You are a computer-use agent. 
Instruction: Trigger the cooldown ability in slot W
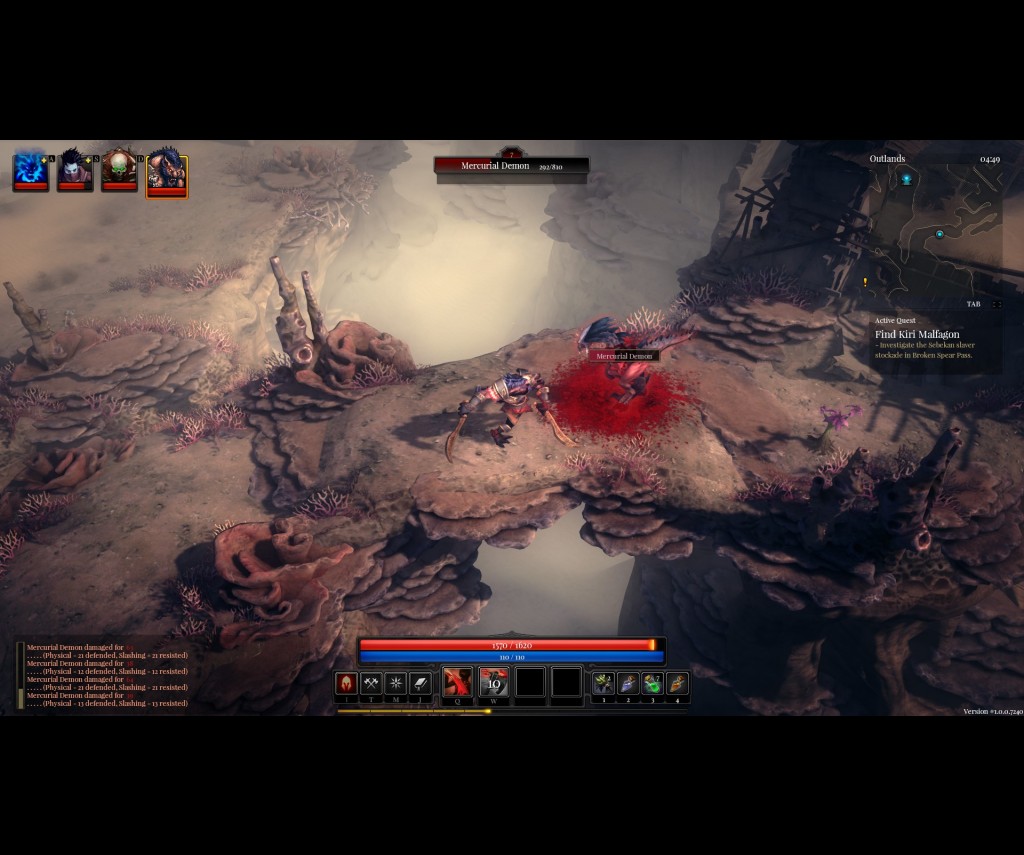(494, 682)
